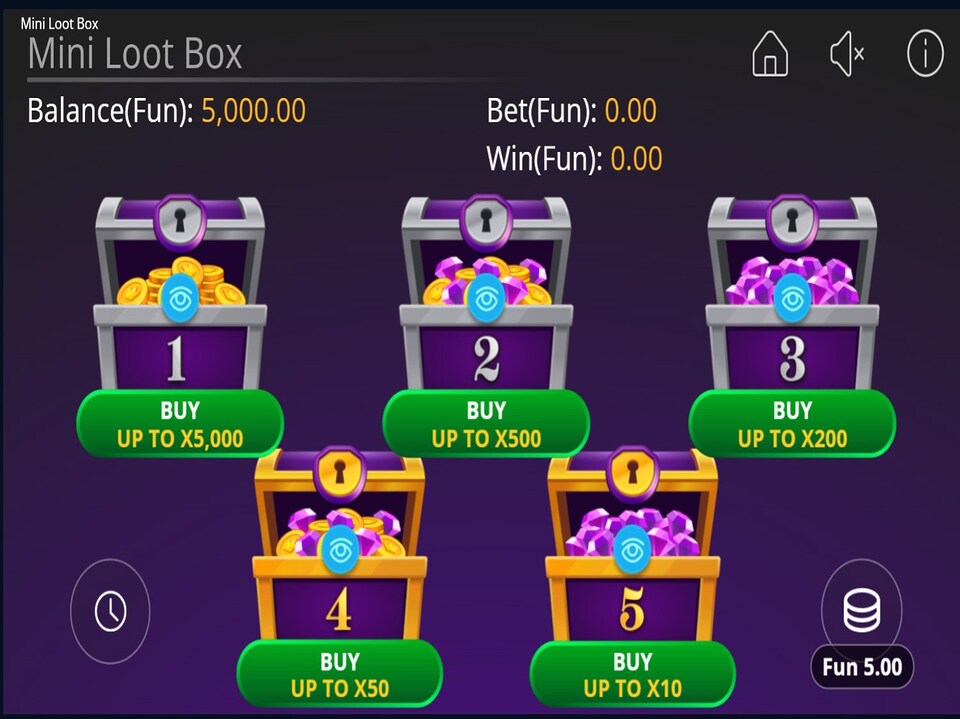
Task: Buy chest 1 with up to X5,000
Action: (x=180, y=424)
